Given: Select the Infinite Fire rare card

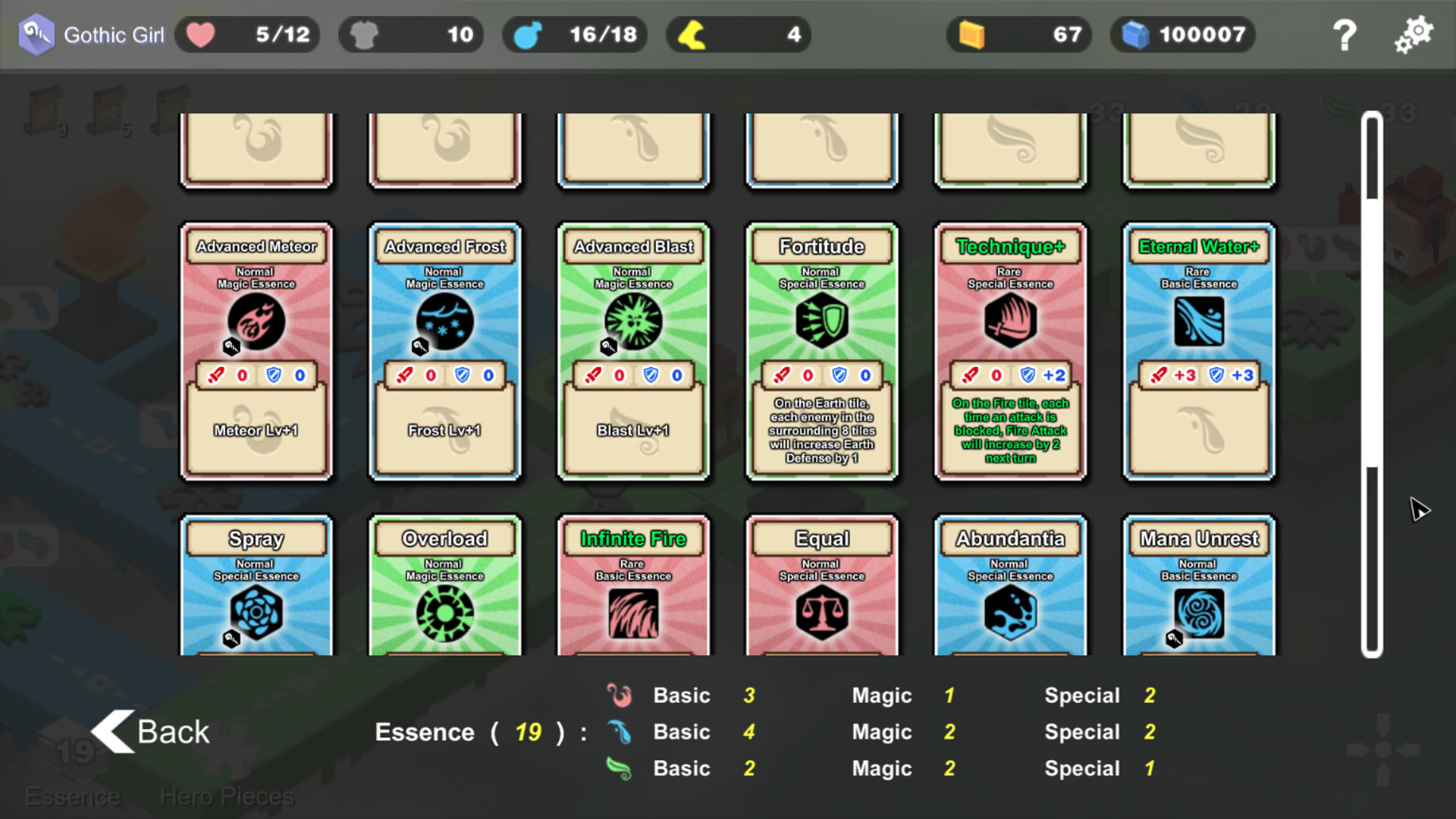Looking at the screenshot, I should click(x=633, y=591).
